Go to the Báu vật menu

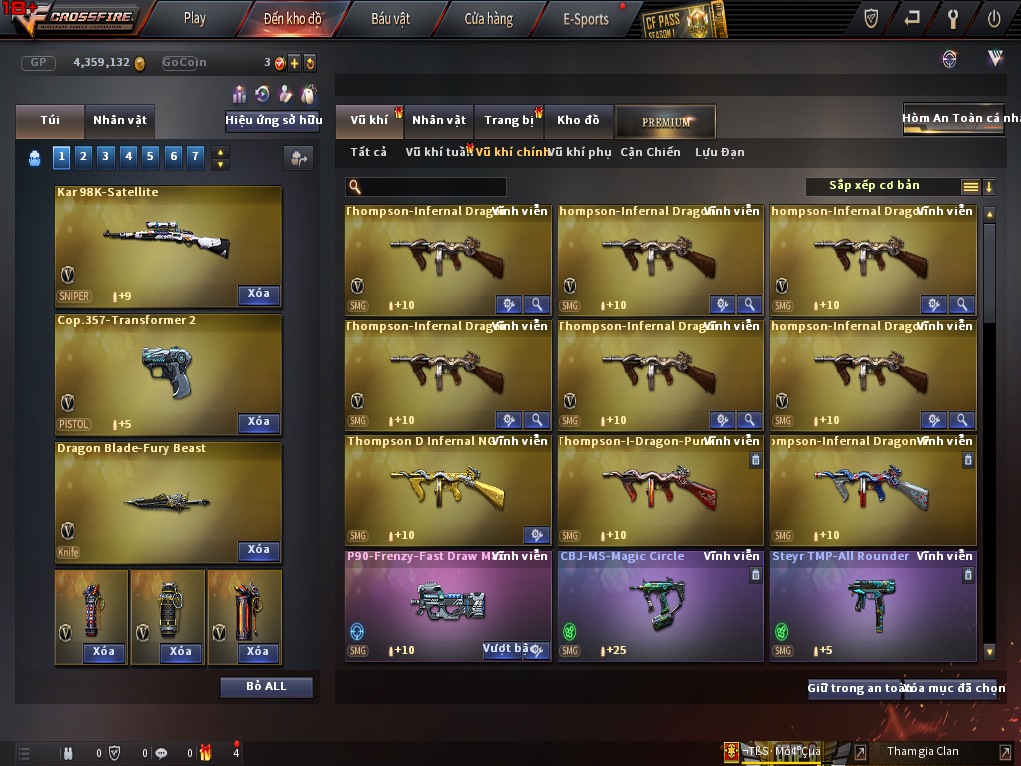pos(390,18)
